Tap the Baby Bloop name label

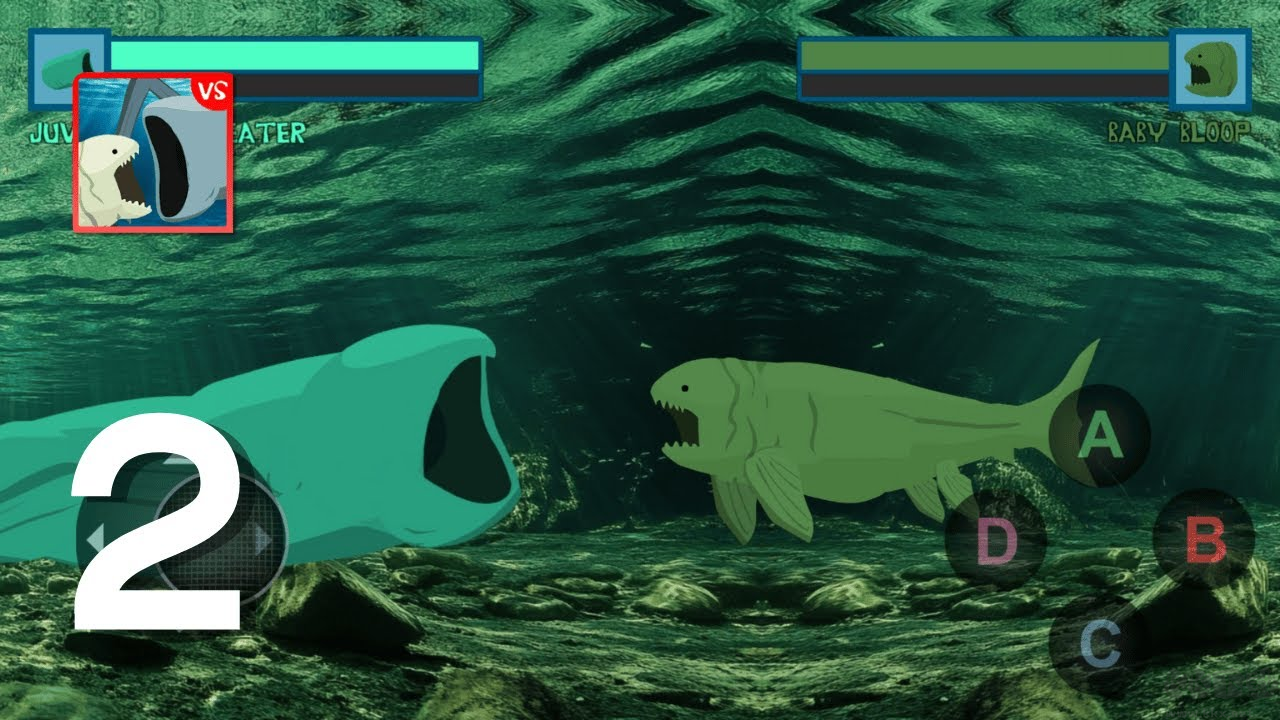pos(1180,129)
